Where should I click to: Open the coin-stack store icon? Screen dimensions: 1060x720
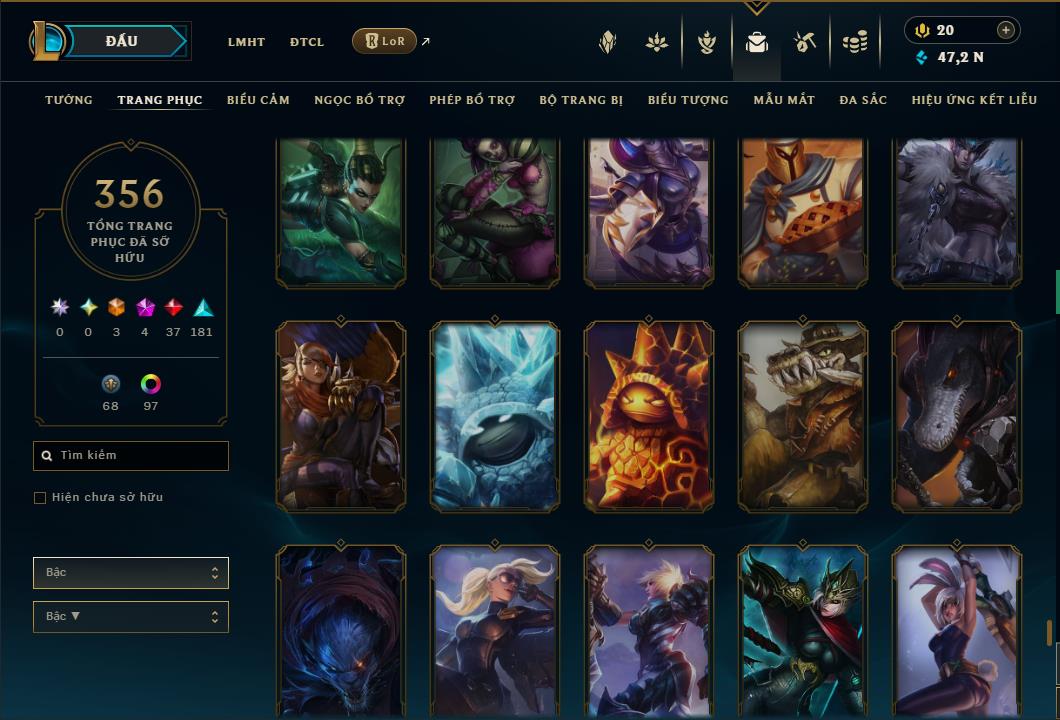(x=854, y=42)
